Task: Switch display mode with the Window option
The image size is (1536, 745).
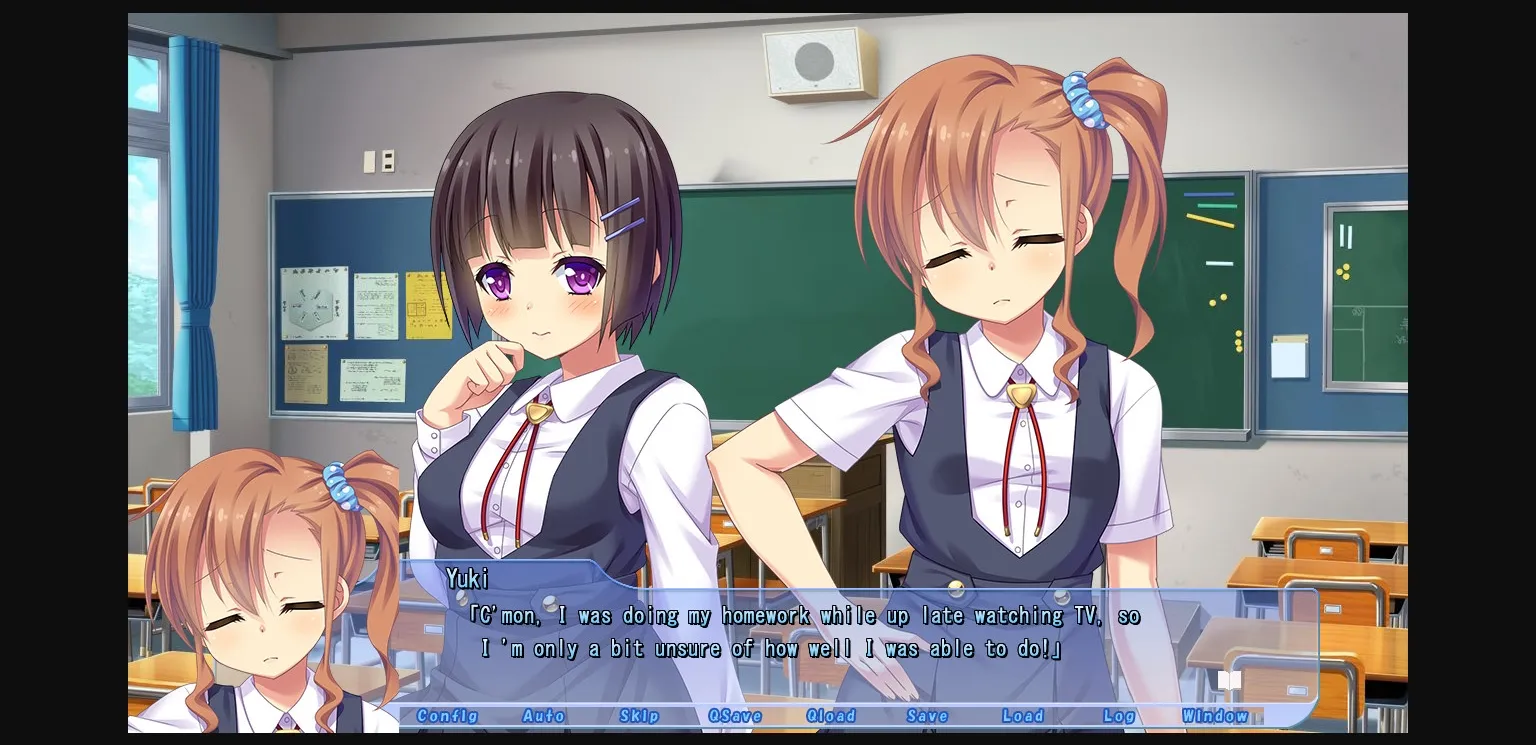Action: coord(1216,716)
